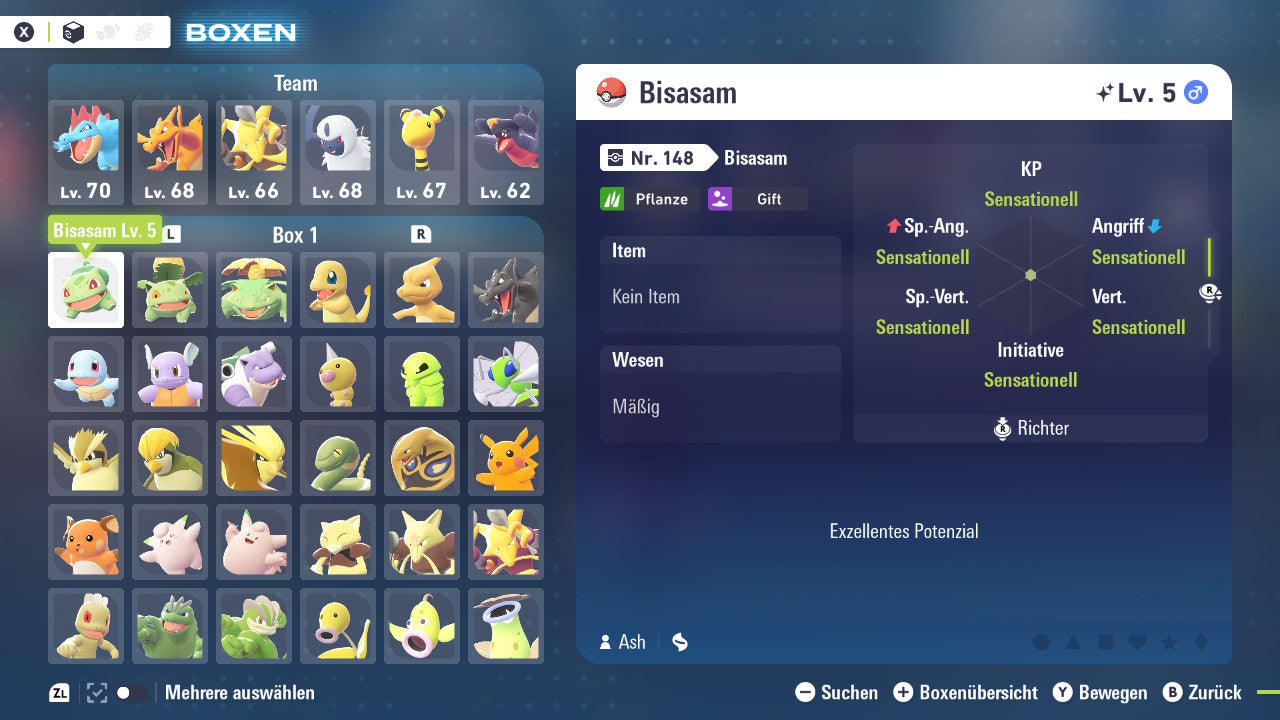Click the R-stick icon beside the stat chart
The image size is (1280, 720).
(1208, 293)
